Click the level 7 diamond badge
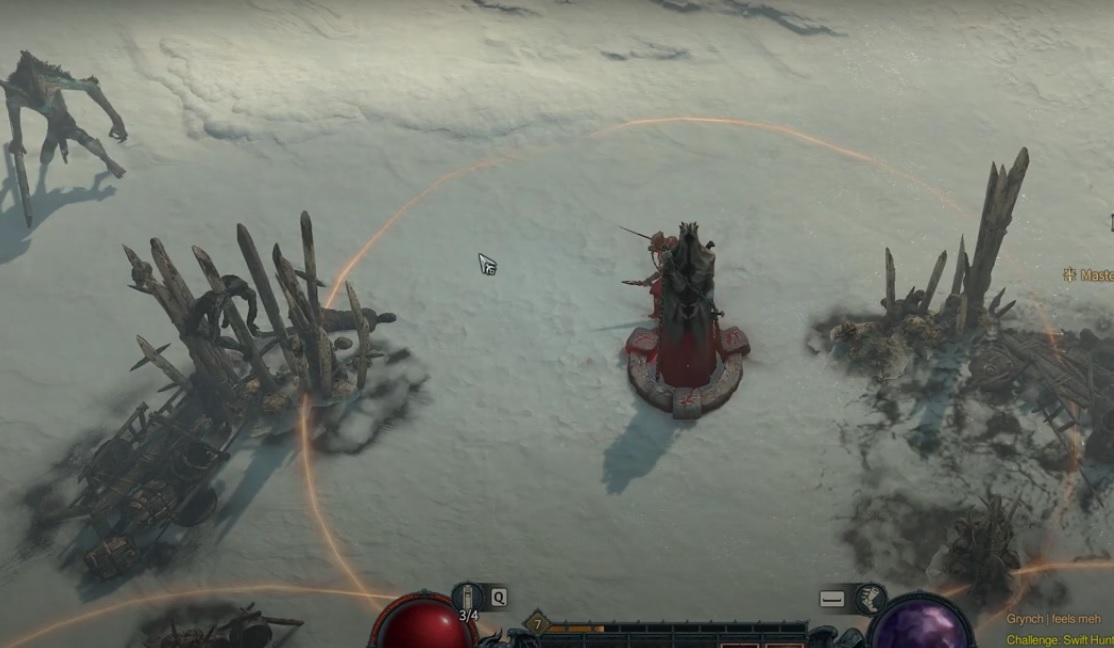Viewport: 1114px width, 648px height. 536,624
